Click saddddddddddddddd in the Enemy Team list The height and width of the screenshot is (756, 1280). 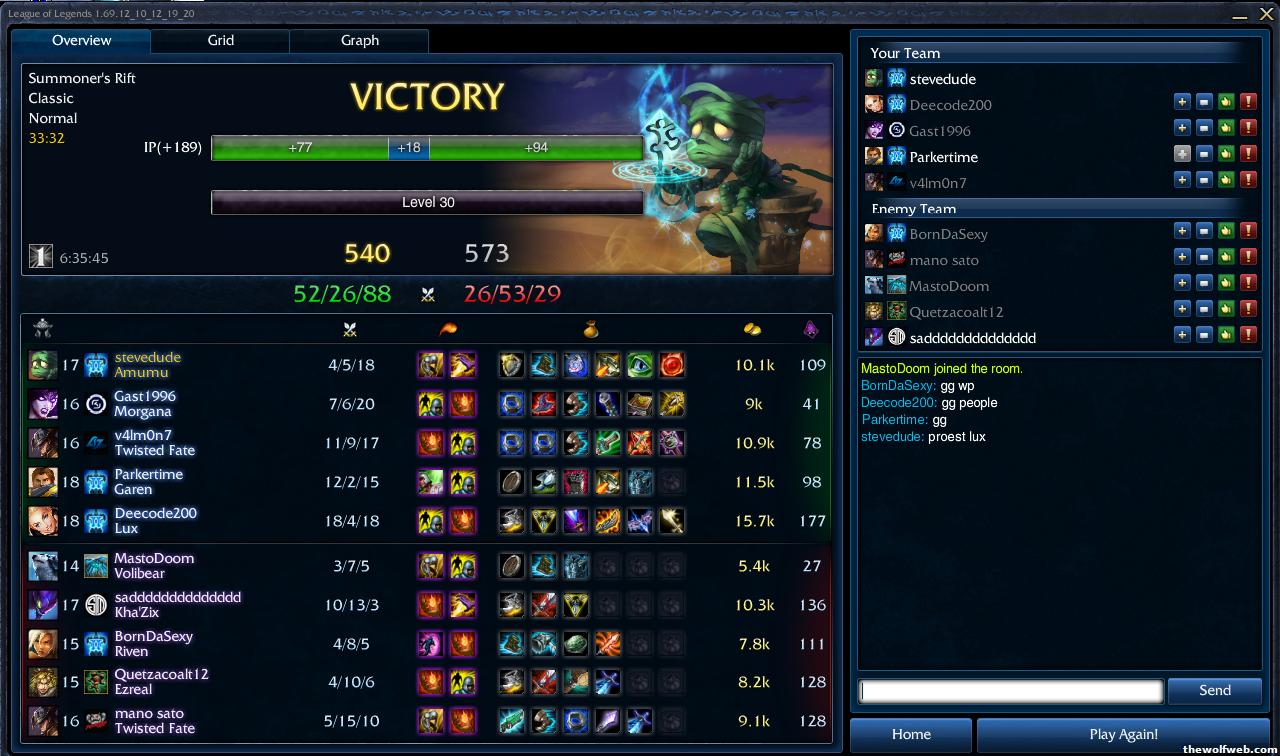click(972, 338)
